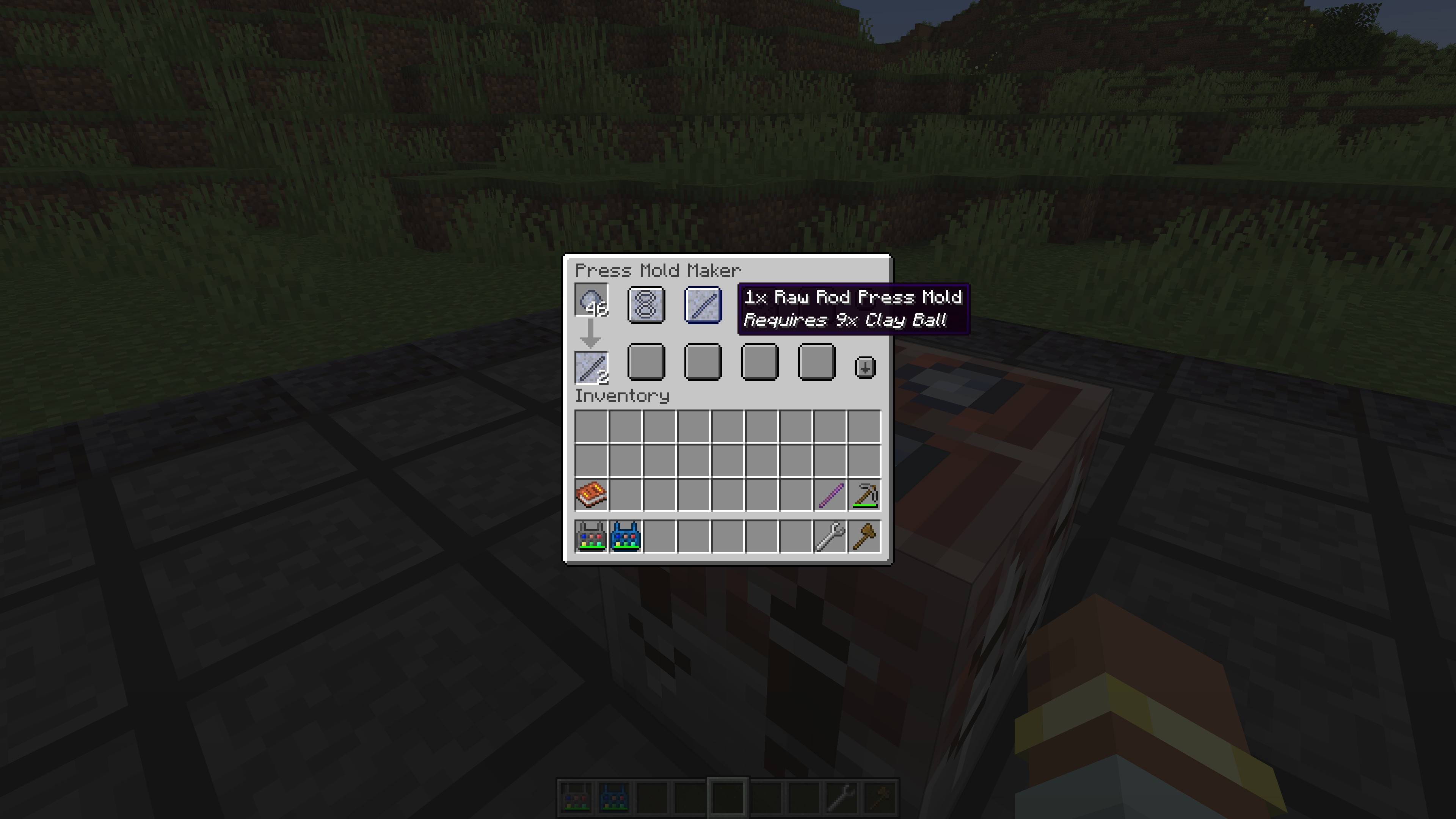Select the pickaxe in inventory
The width and height of the screenshot is (1456, 819).
(x=865, y=494)
